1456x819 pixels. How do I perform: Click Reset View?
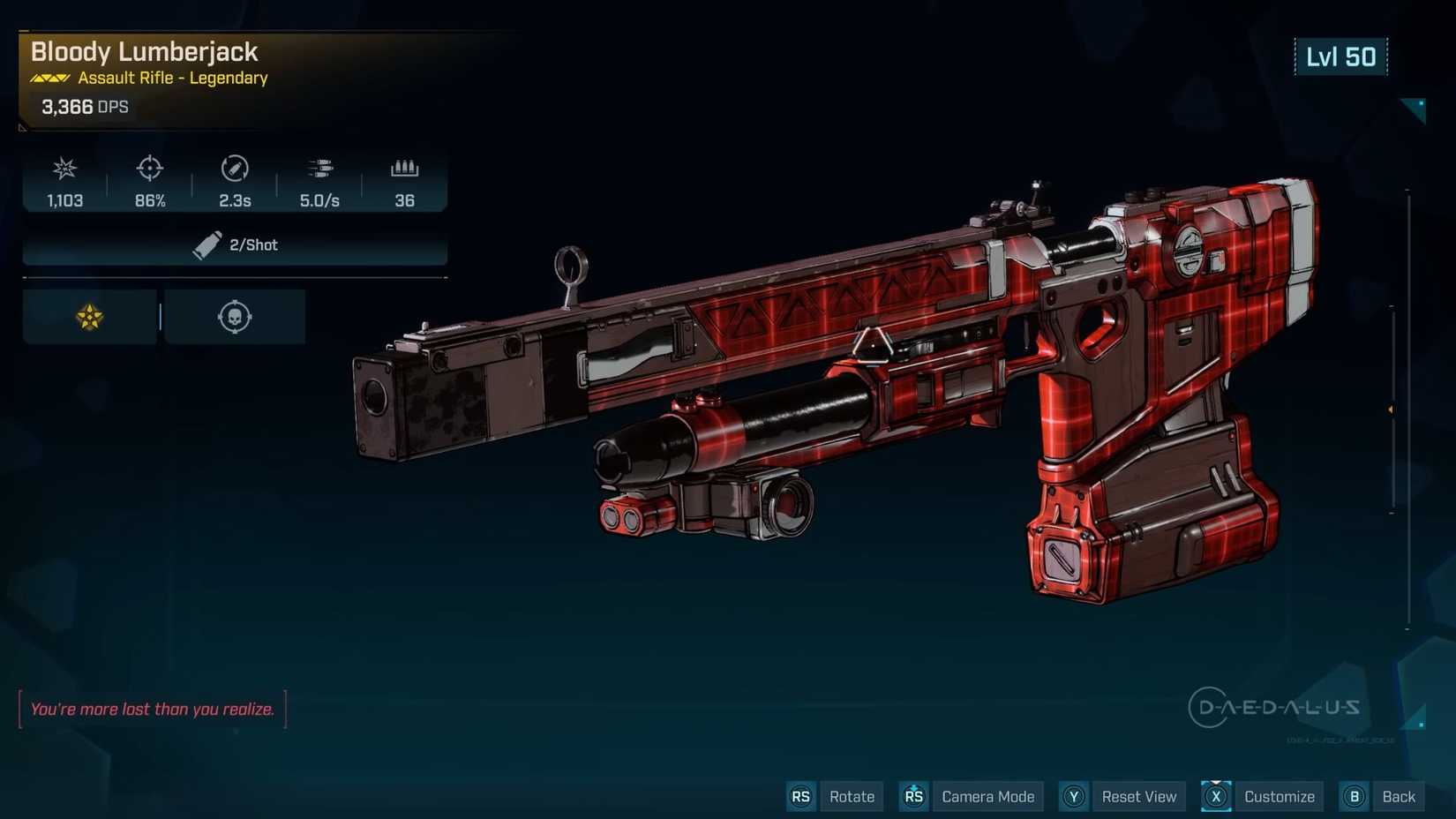coord(1139,796)
